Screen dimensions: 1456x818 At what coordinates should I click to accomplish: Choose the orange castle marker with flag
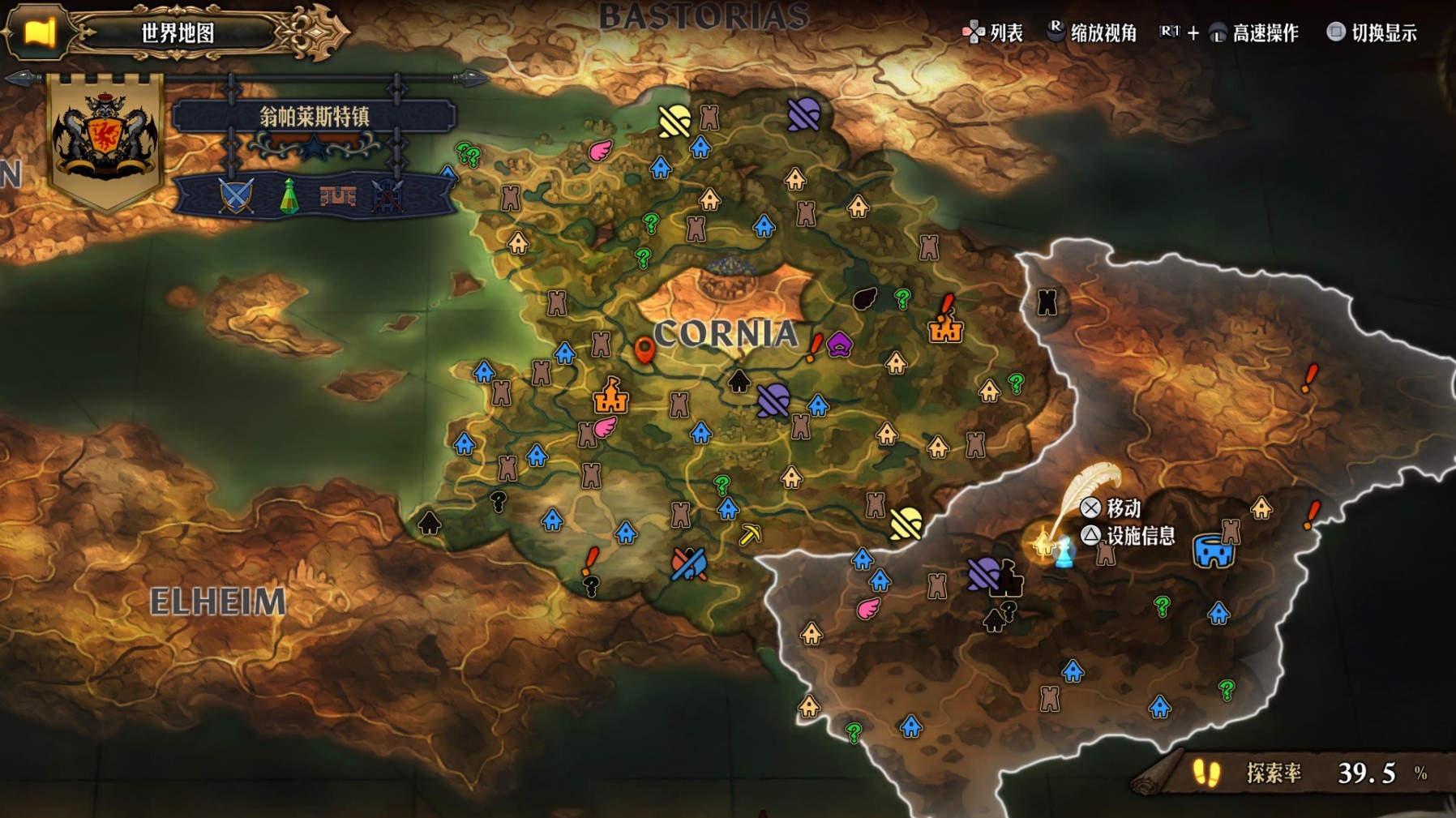610,396
